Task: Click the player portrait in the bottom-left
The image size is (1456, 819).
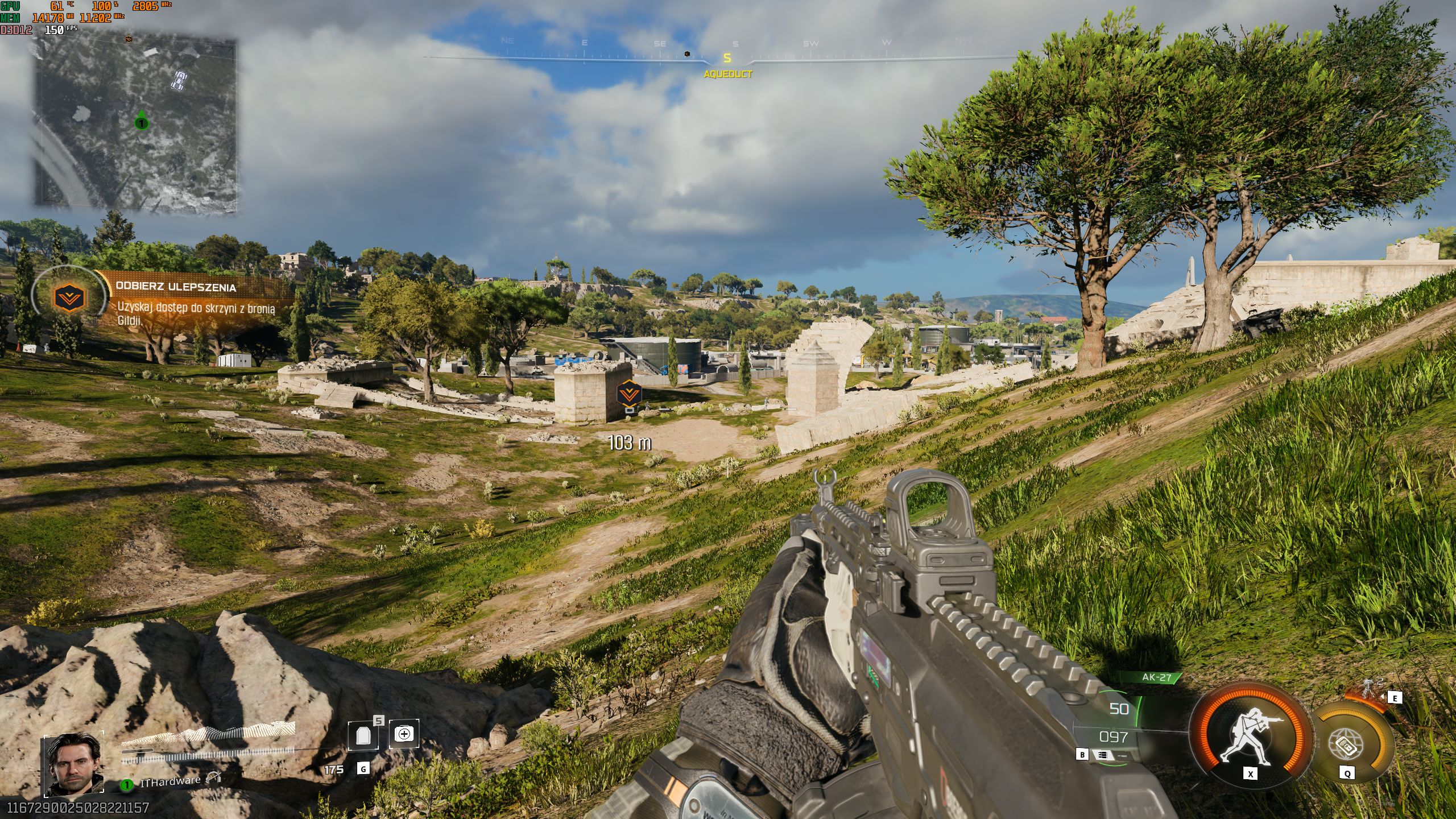Action: pos(74,765)
